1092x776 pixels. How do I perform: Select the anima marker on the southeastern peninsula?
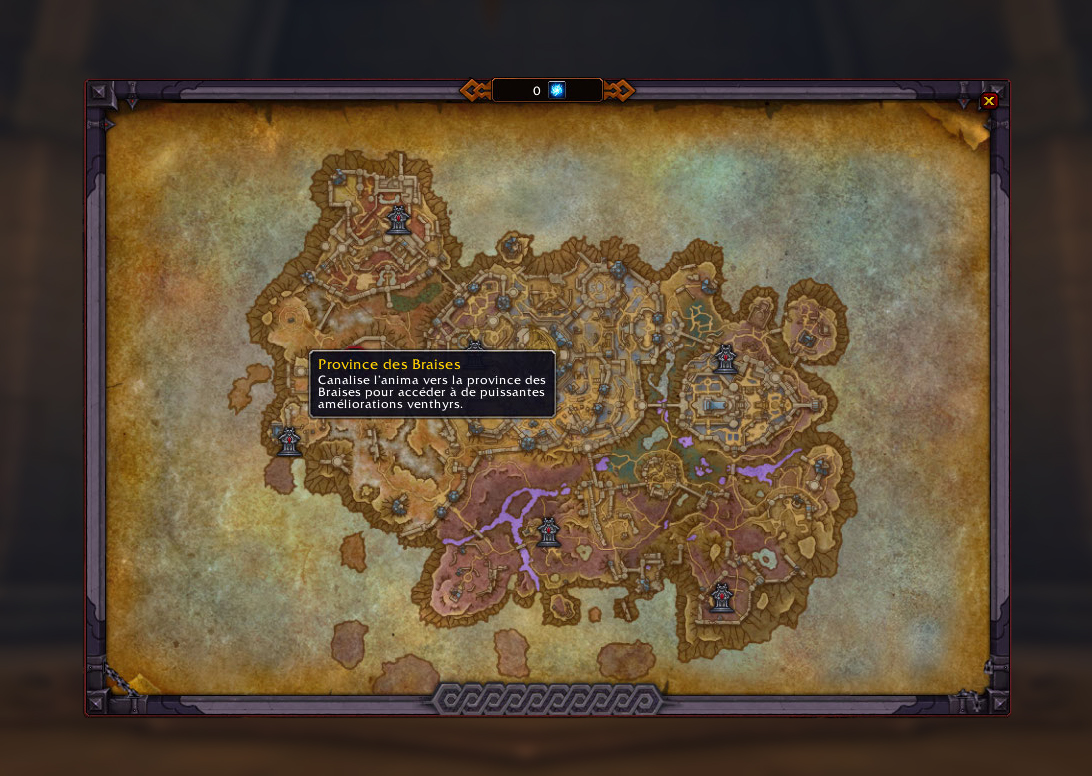721,598
